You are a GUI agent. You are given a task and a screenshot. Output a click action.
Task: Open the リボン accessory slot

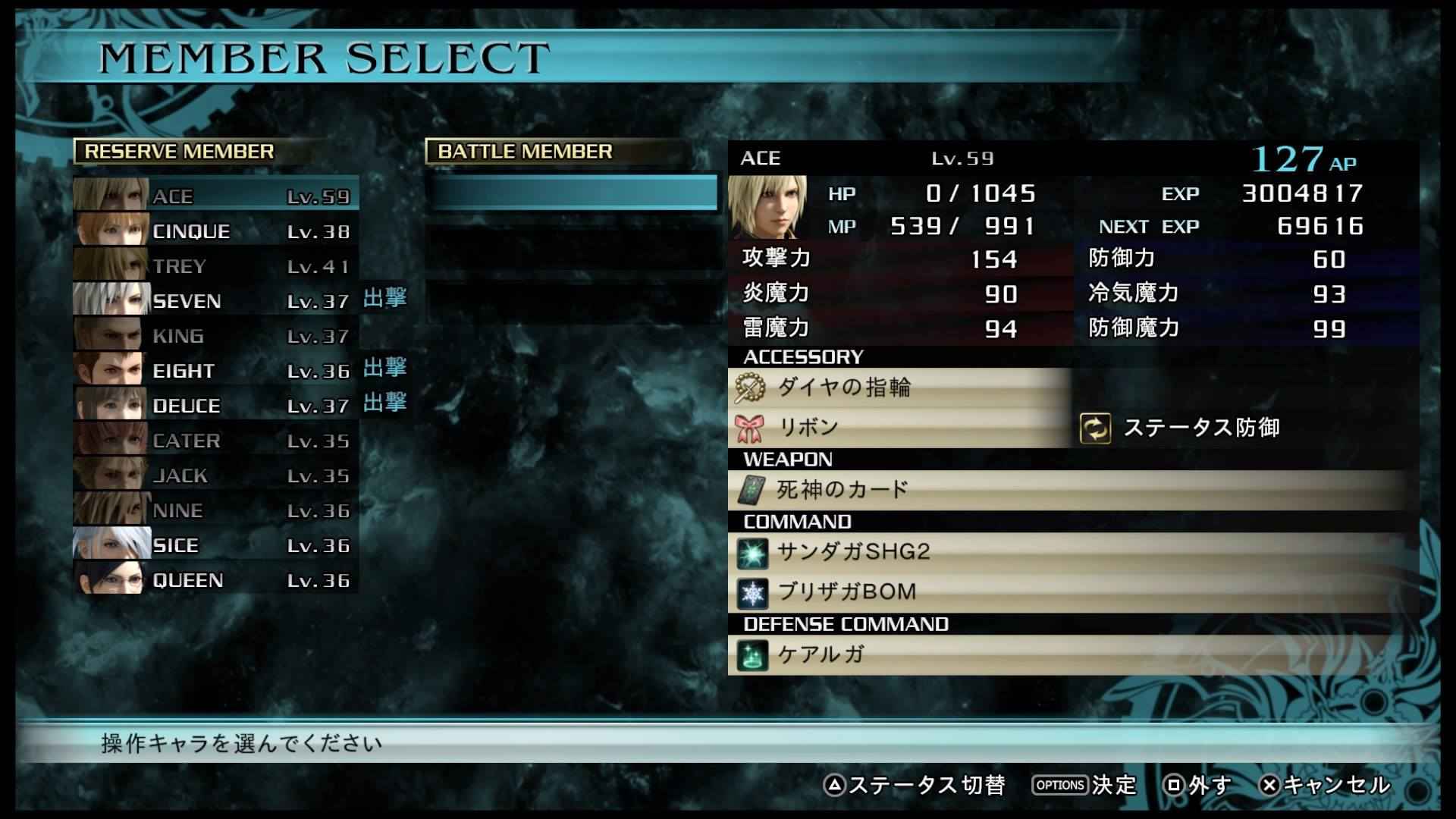tap(899, 428)
